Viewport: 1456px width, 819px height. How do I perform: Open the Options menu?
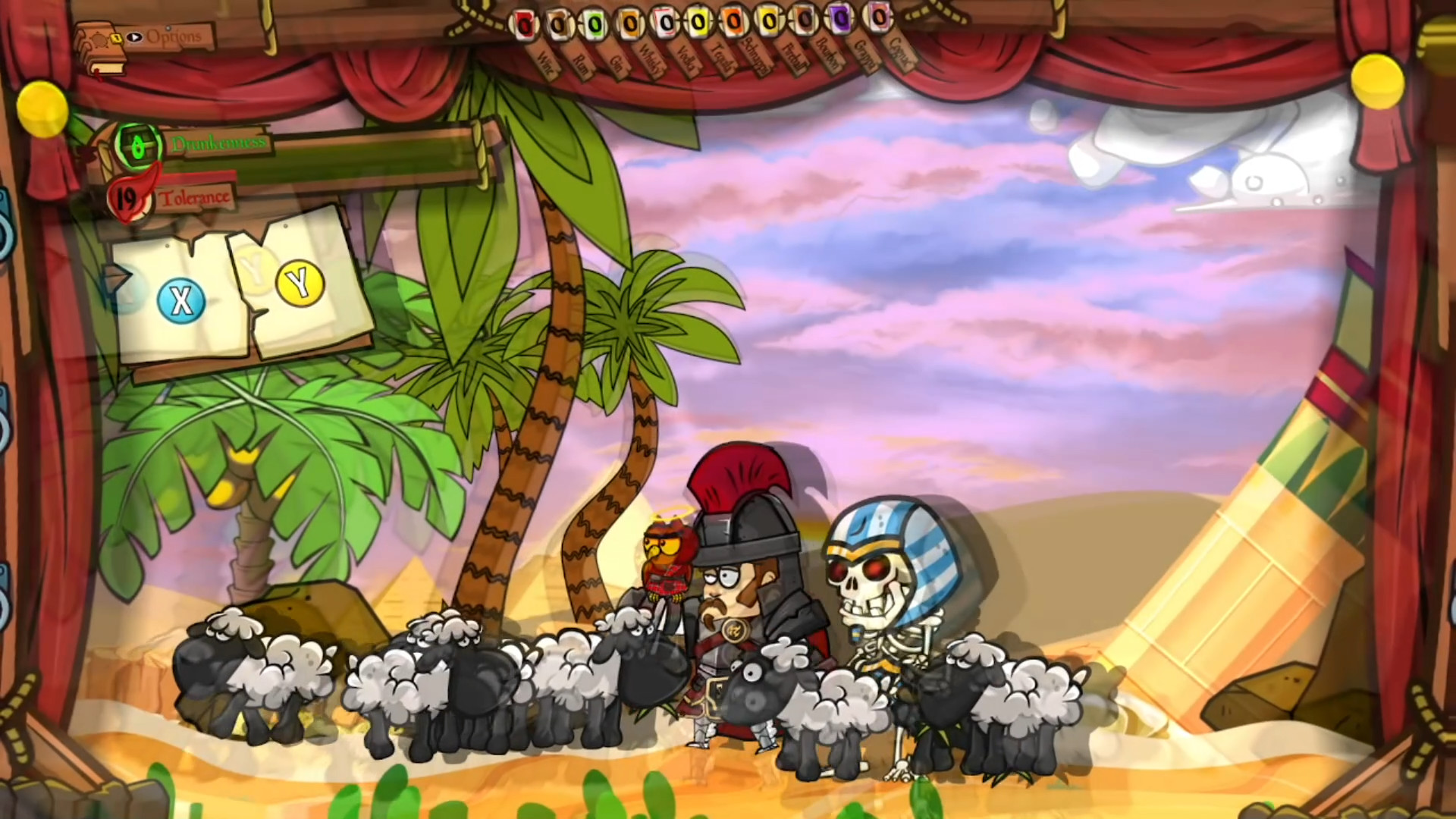pyautogui.click(x=174, y=37)
